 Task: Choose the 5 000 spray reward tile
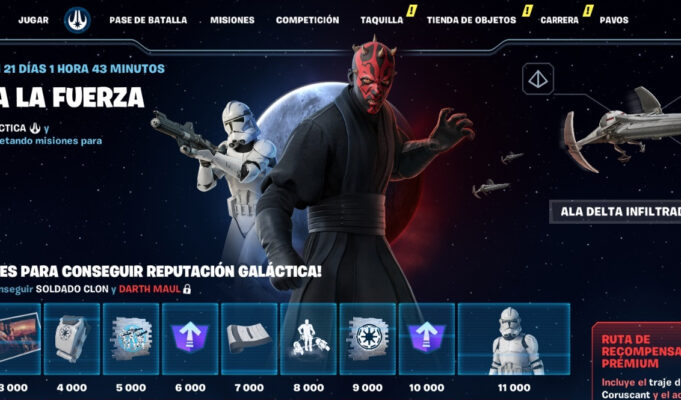[130, 339]
